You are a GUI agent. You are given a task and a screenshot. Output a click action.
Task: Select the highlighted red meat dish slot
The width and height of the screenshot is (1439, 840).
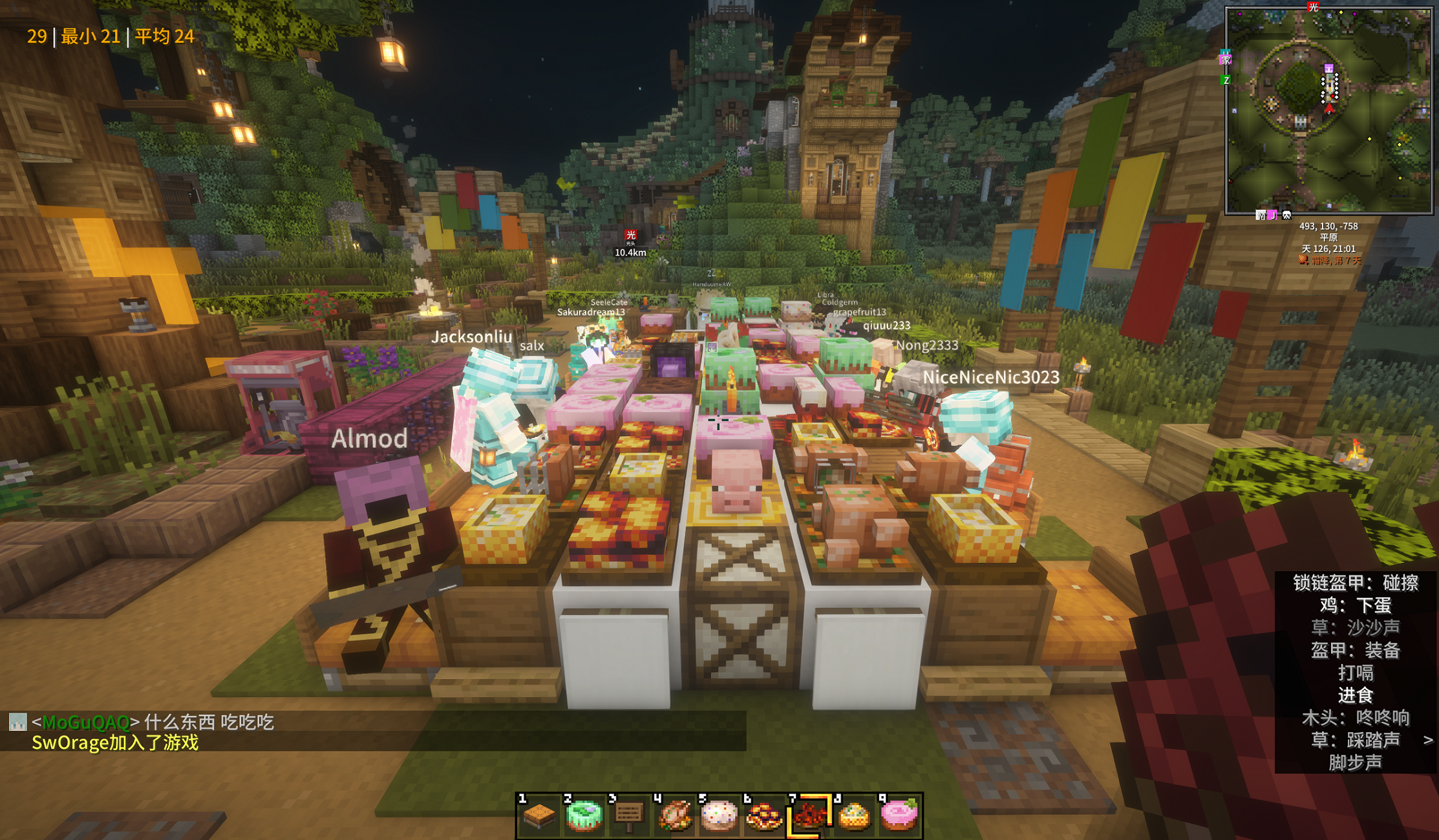coord(809,815)
